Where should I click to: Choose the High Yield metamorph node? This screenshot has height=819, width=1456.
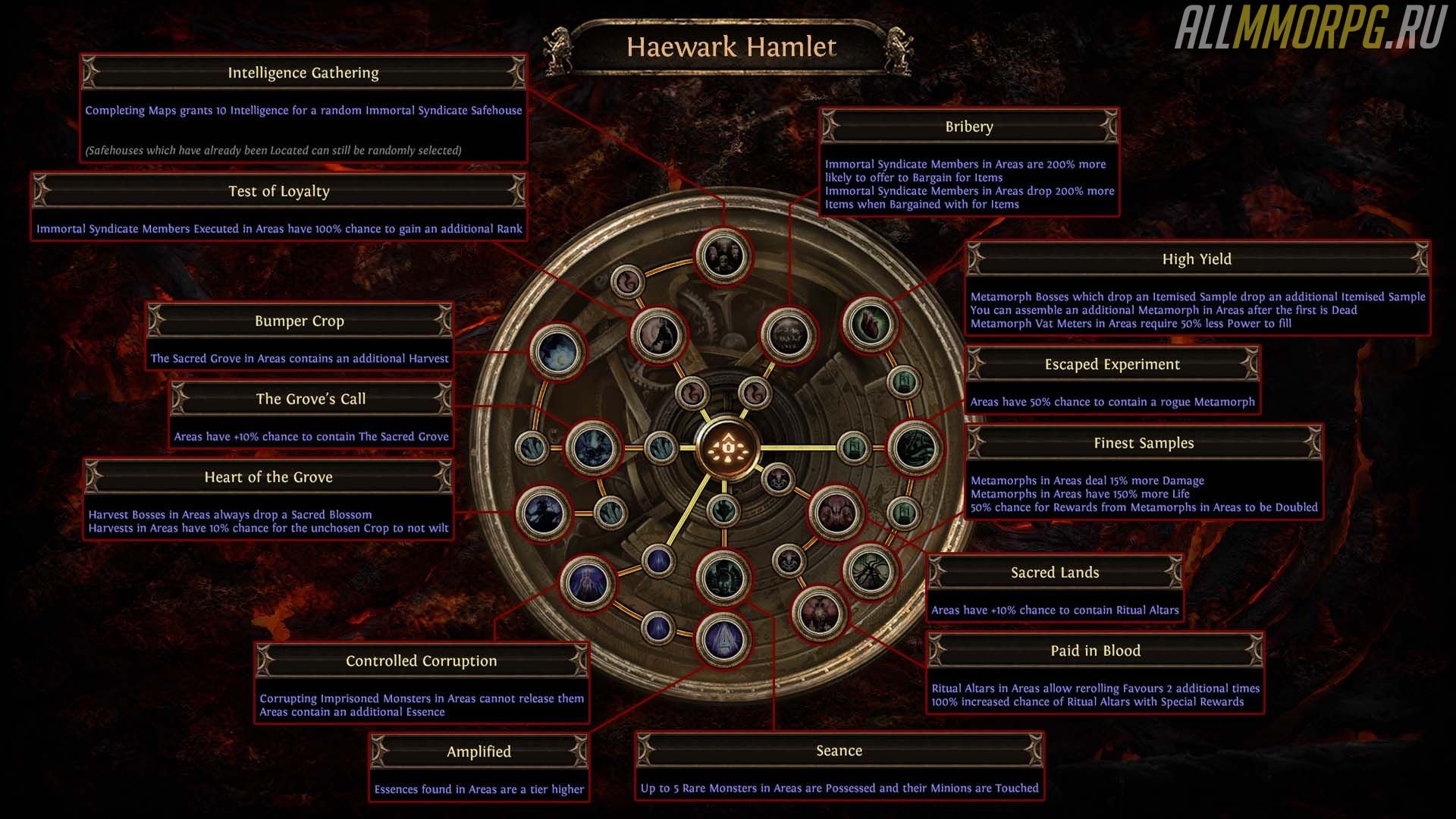(870, 324)
